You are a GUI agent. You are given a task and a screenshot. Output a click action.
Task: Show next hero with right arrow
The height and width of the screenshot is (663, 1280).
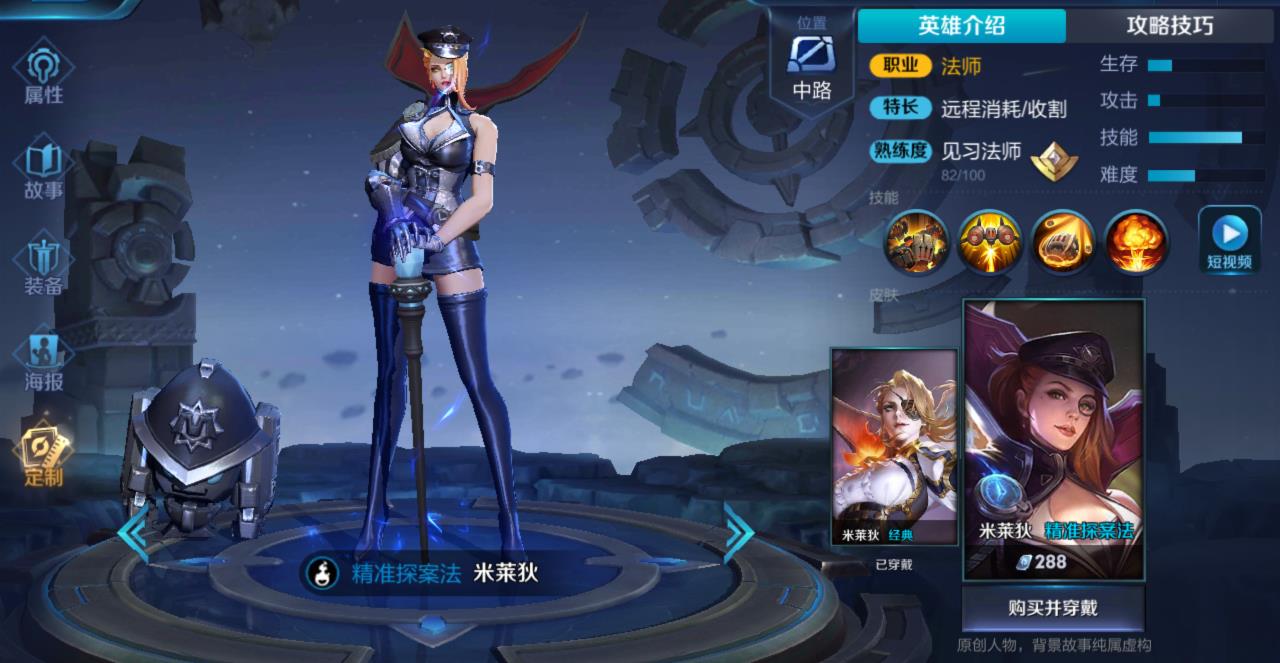(739, 533)
